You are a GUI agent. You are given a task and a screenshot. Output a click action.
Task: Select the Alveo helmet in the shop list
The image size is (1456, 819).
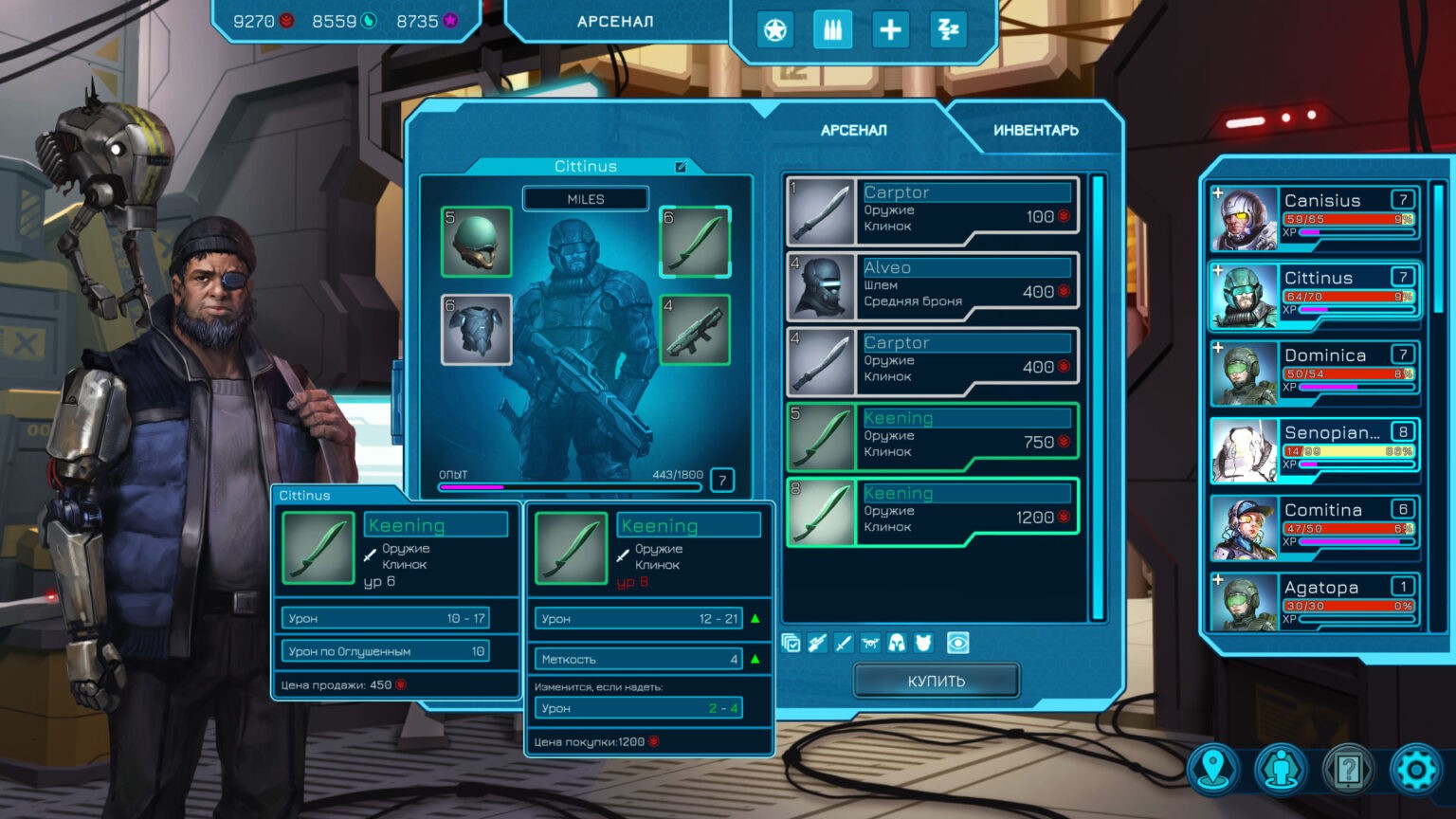pyautogui.click(x=933, y=285)
